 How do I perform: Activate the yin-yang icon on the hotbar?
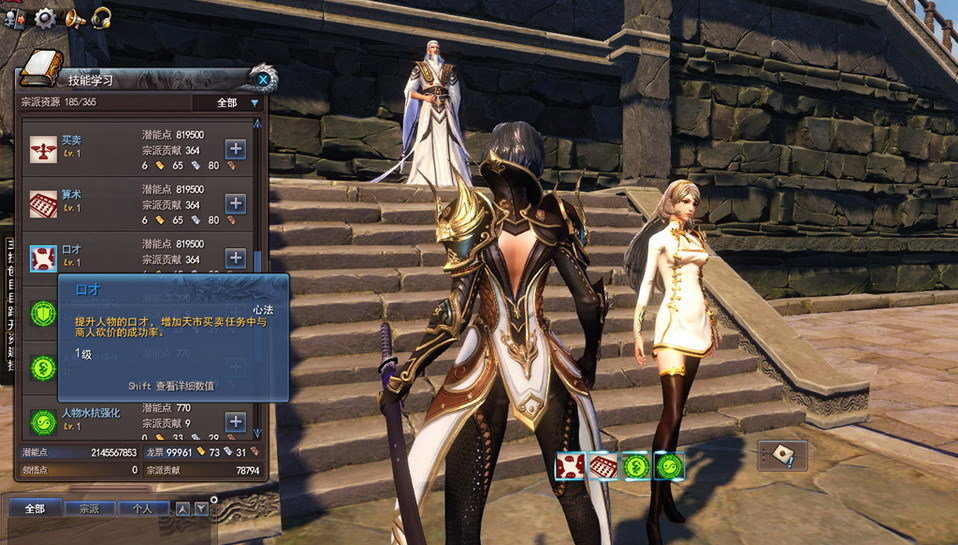tap(636, 466)
